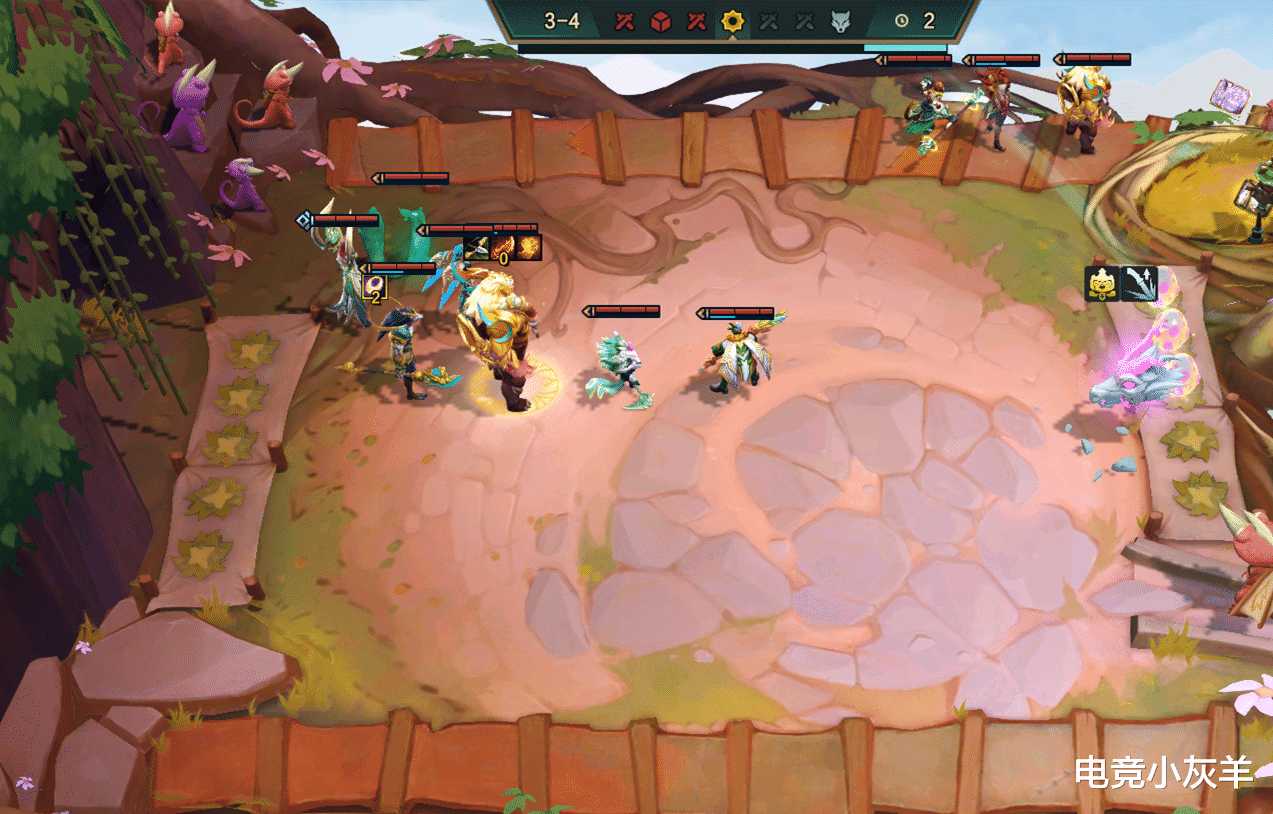
Task: Click the red cube round icon
Action: click(660, 21)
